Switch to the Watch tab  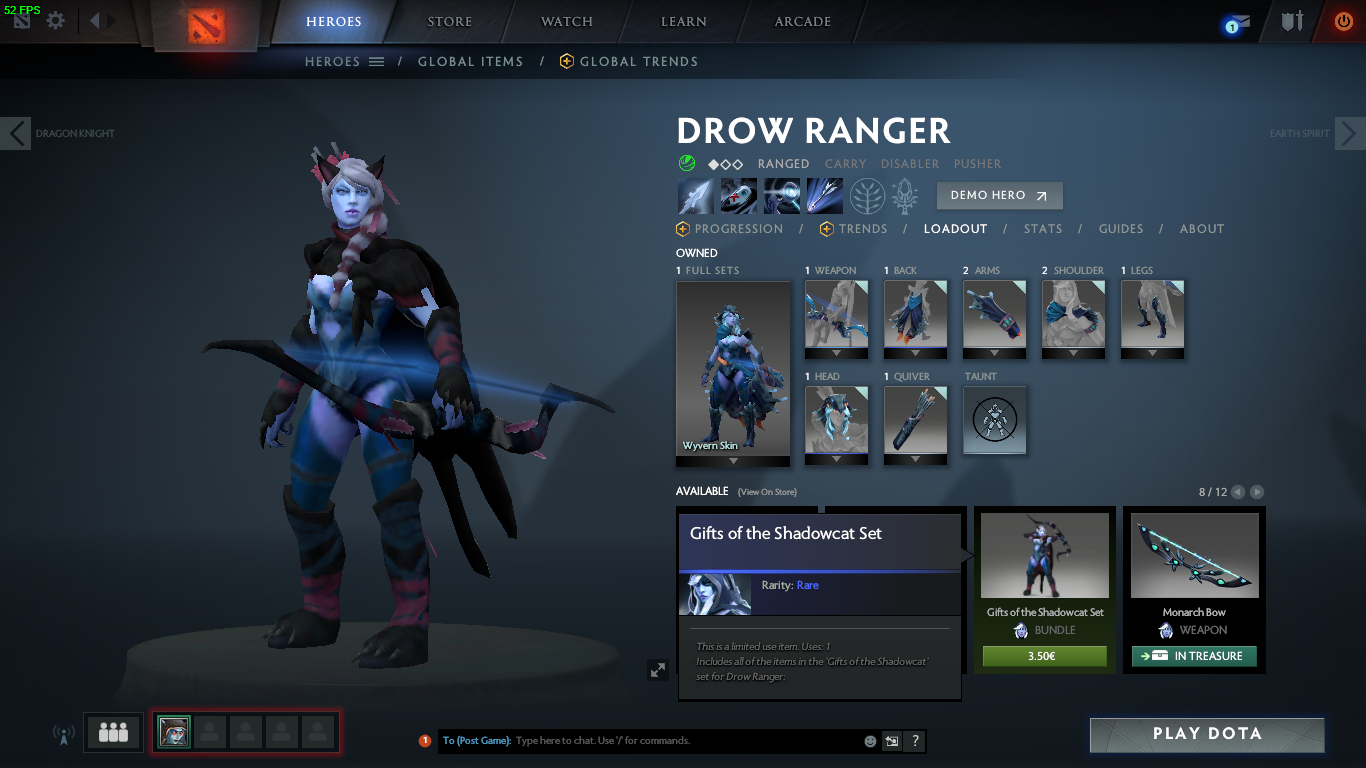point(567,21)
